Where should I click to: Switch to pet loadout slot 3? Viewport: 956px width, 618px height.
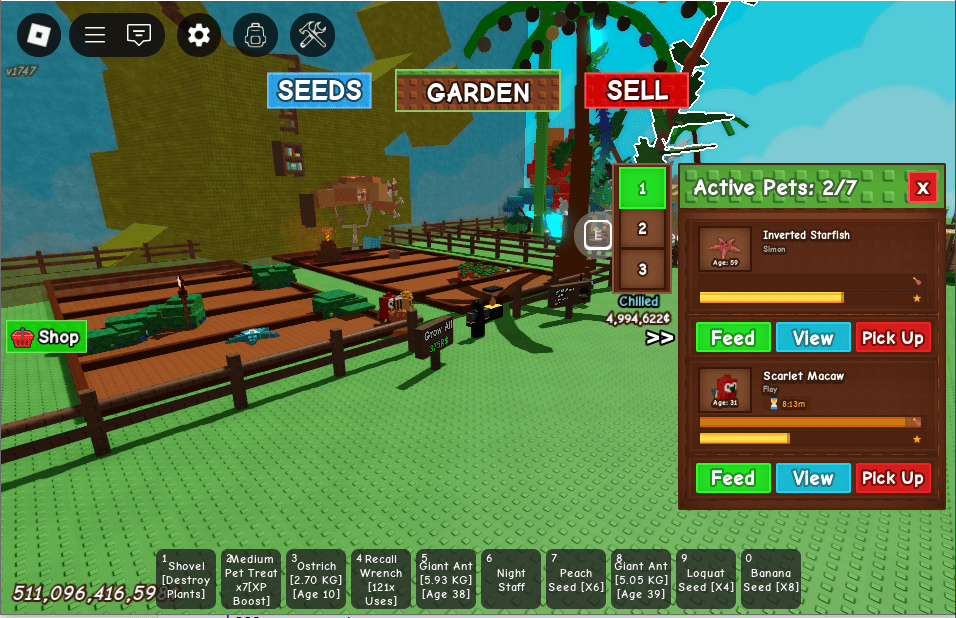coord(642,269)
